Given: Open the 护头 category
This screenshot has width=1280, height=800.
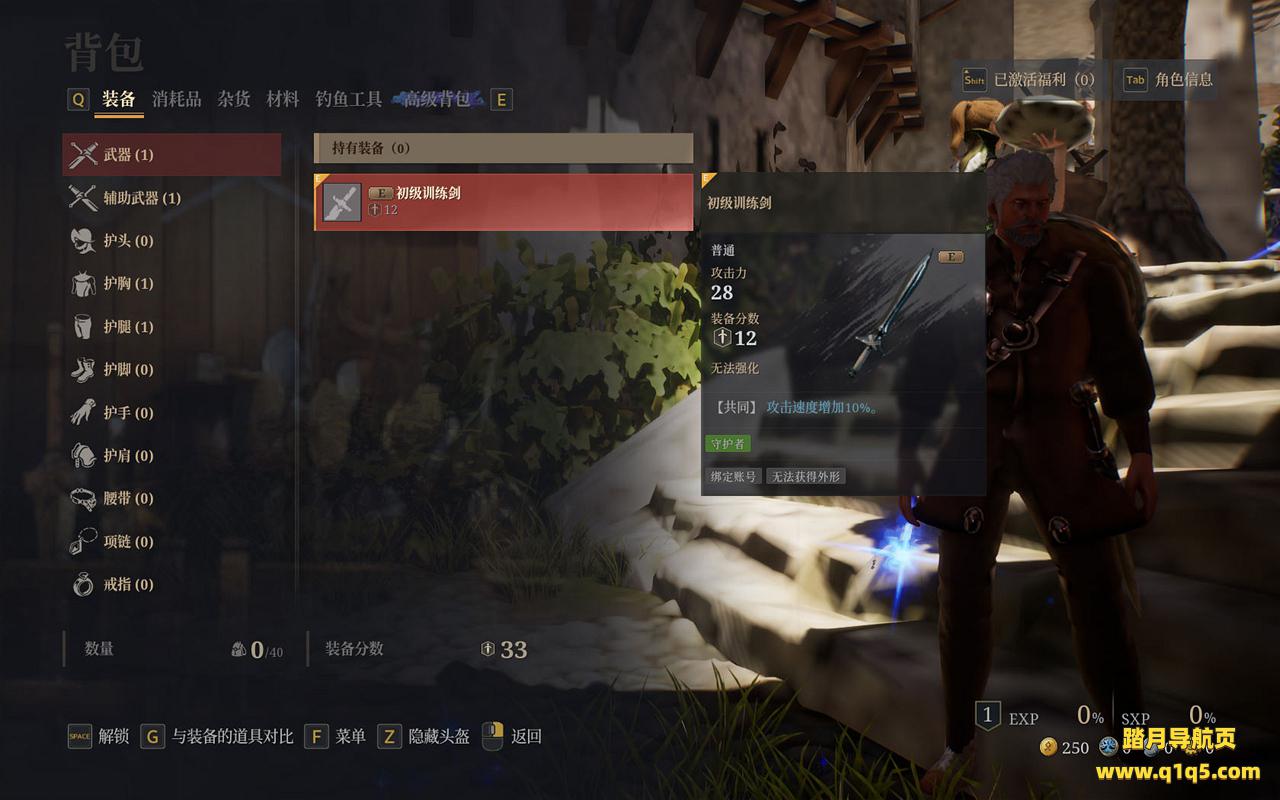Looking at the screenshot, I should tap(128, 241).
